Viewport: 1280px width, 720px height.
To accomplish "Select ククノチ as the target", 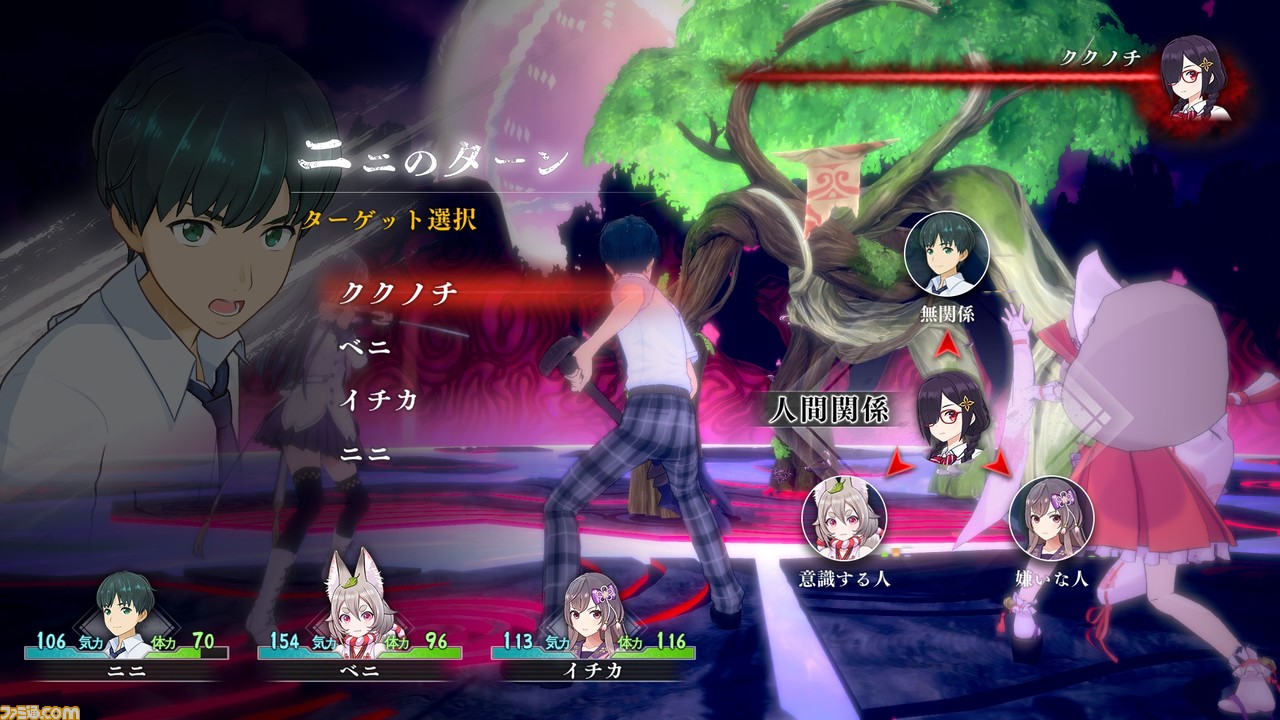I will [399, 293].
